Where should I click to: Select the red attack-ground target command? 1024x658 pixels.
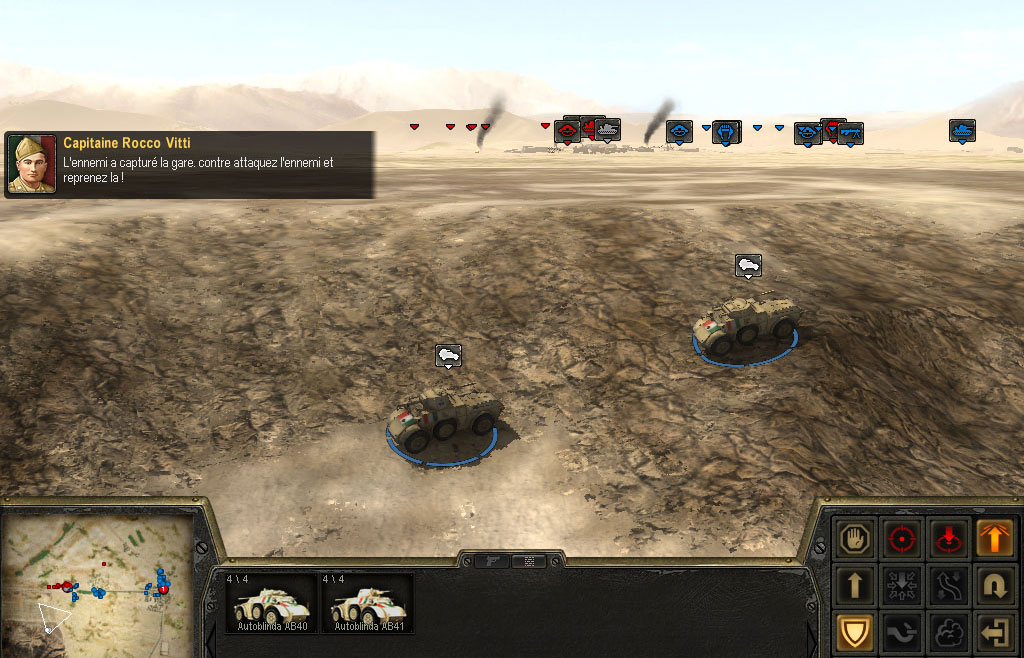[948, 538]
